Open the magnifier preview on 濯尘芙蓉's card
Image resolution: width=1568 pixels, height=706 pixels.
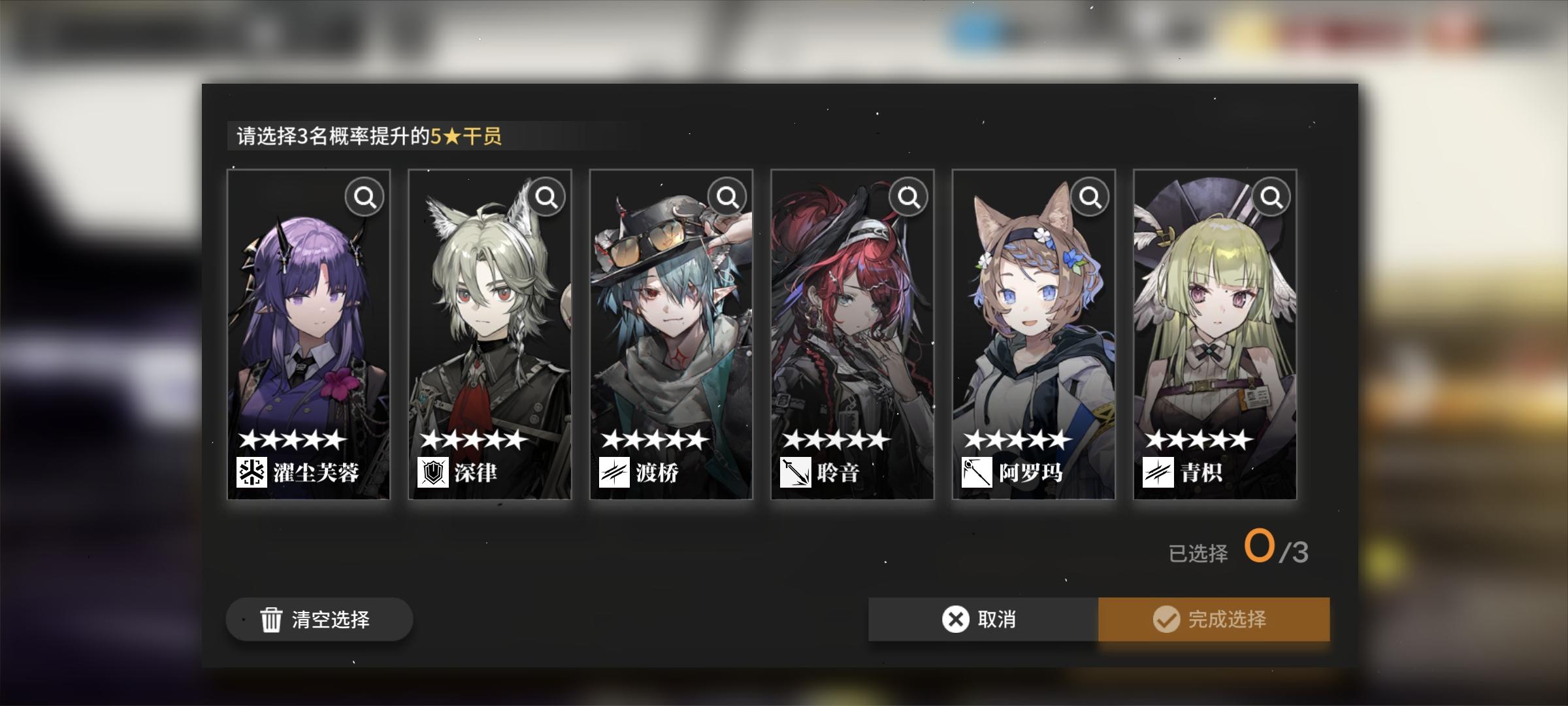(365, 195)
